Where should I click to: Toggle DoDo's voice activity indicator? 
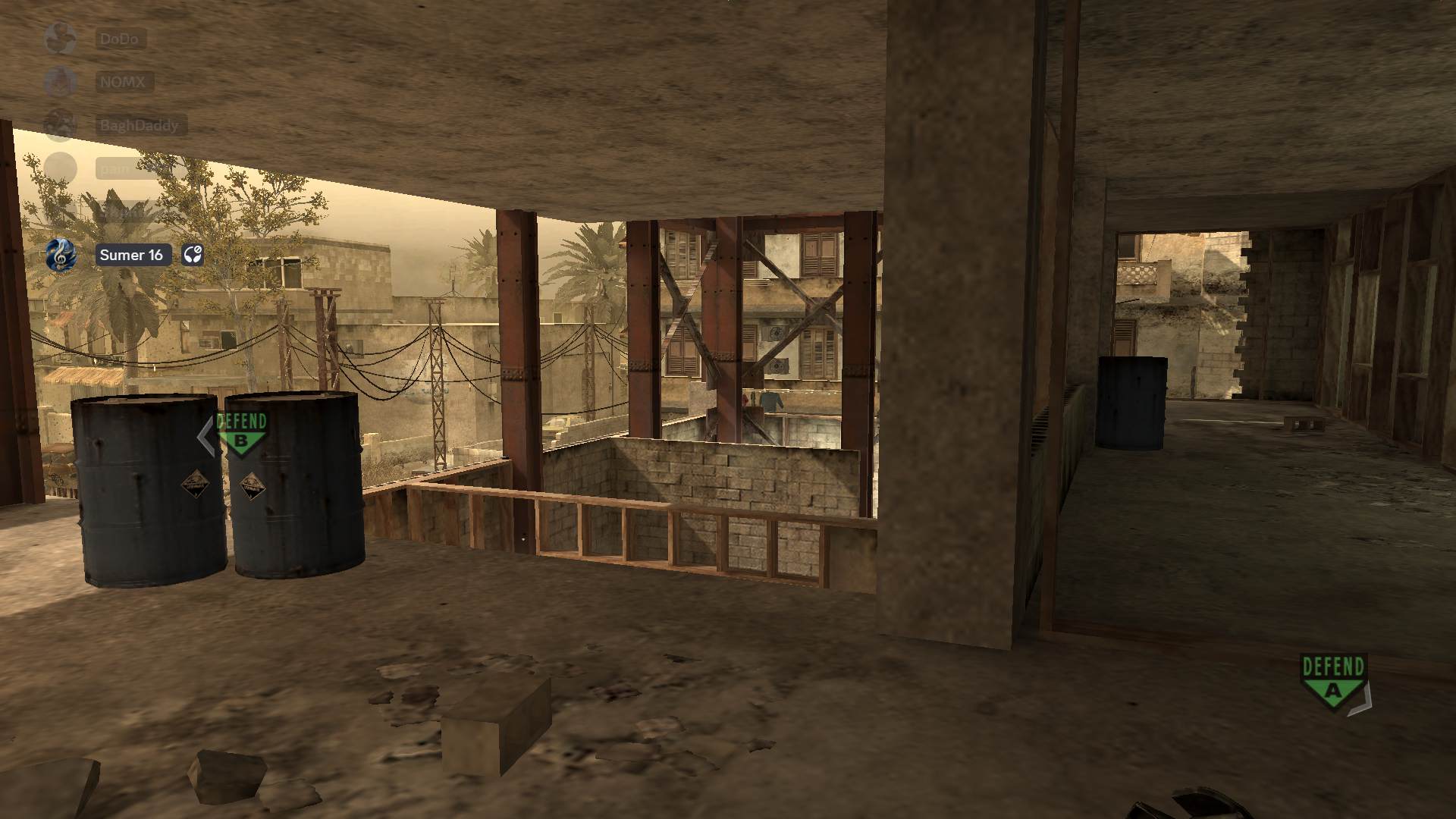[x=61, y=39]
